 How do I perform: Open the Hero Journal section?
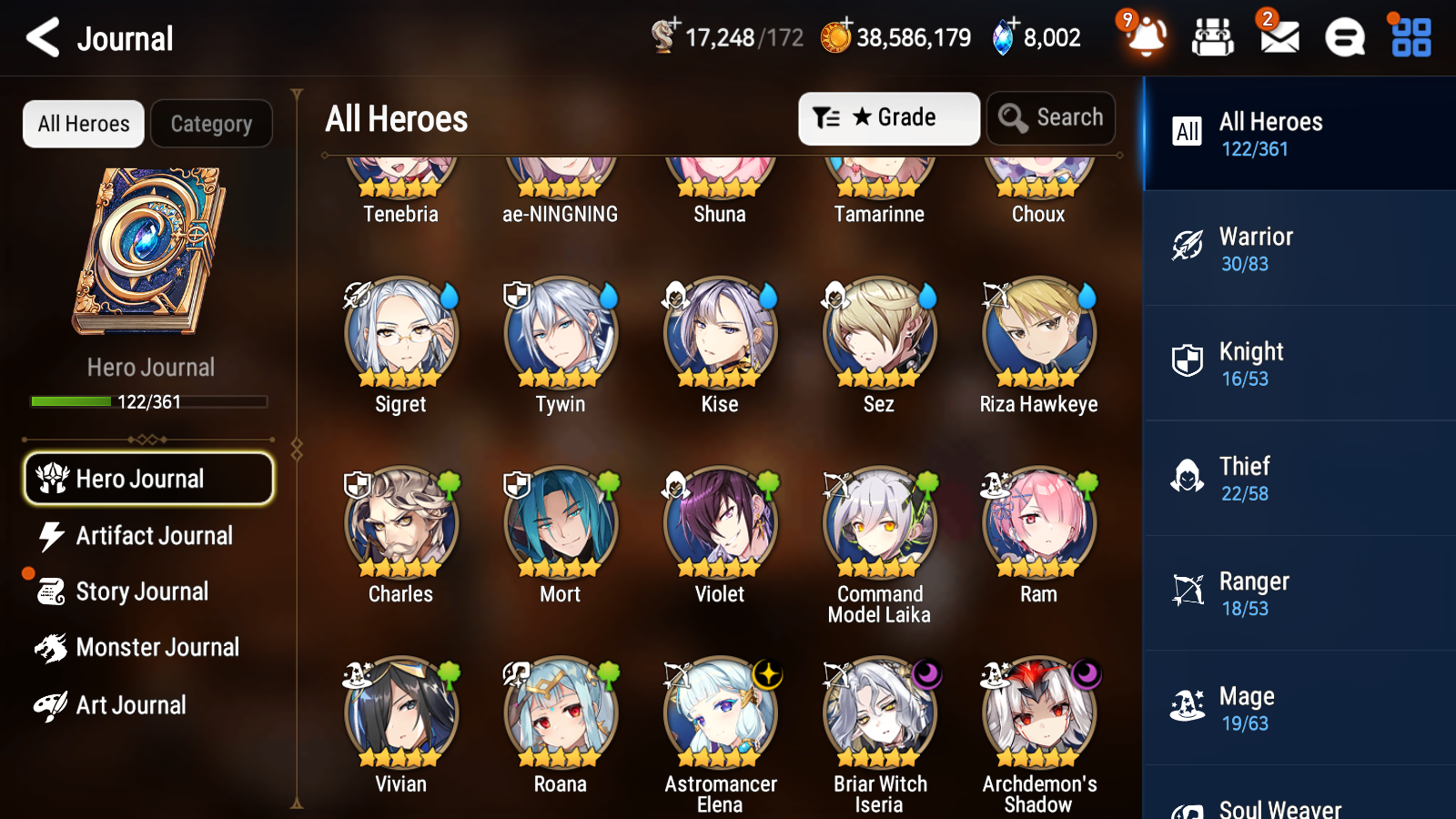coord(148,479)
